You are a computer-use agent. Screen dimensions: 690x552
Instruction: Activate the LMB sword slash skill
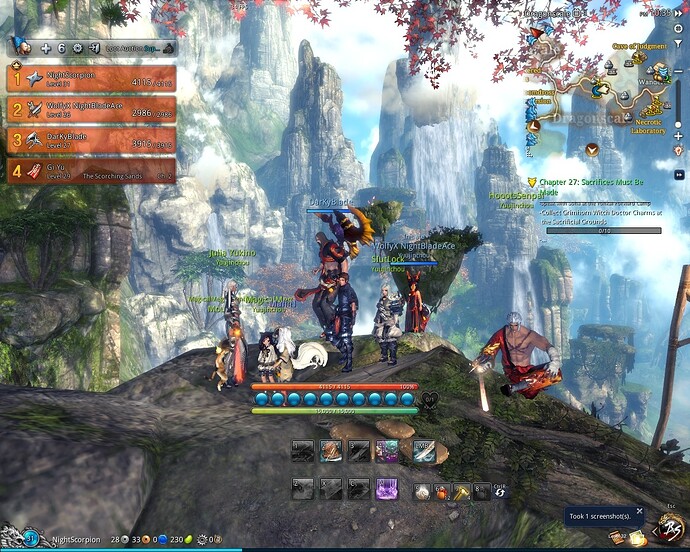[422, 451]
